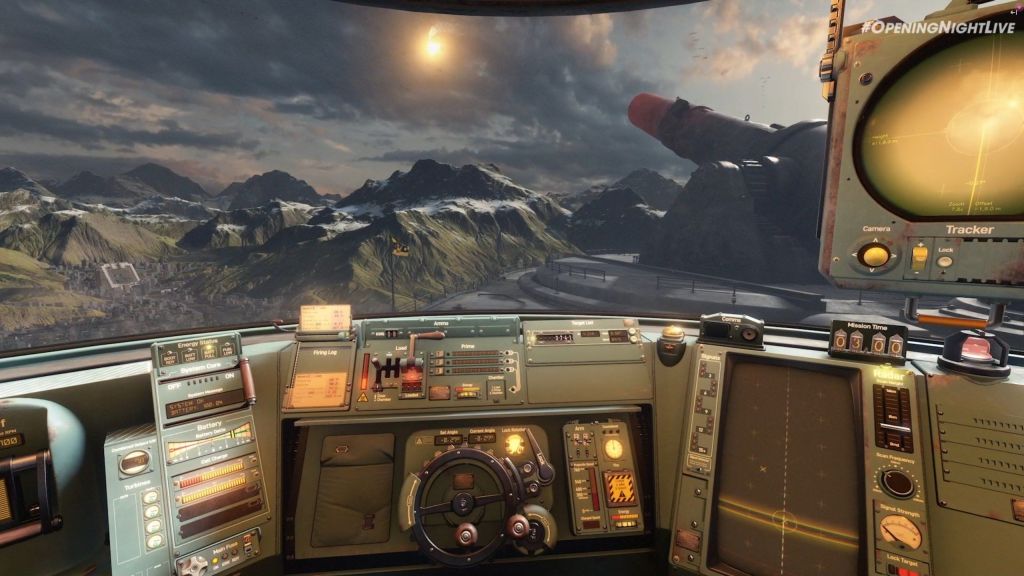Screen dimensions: 1024x576
Task: Turn the Scan Frequency dial
Action: click(897, 484)
